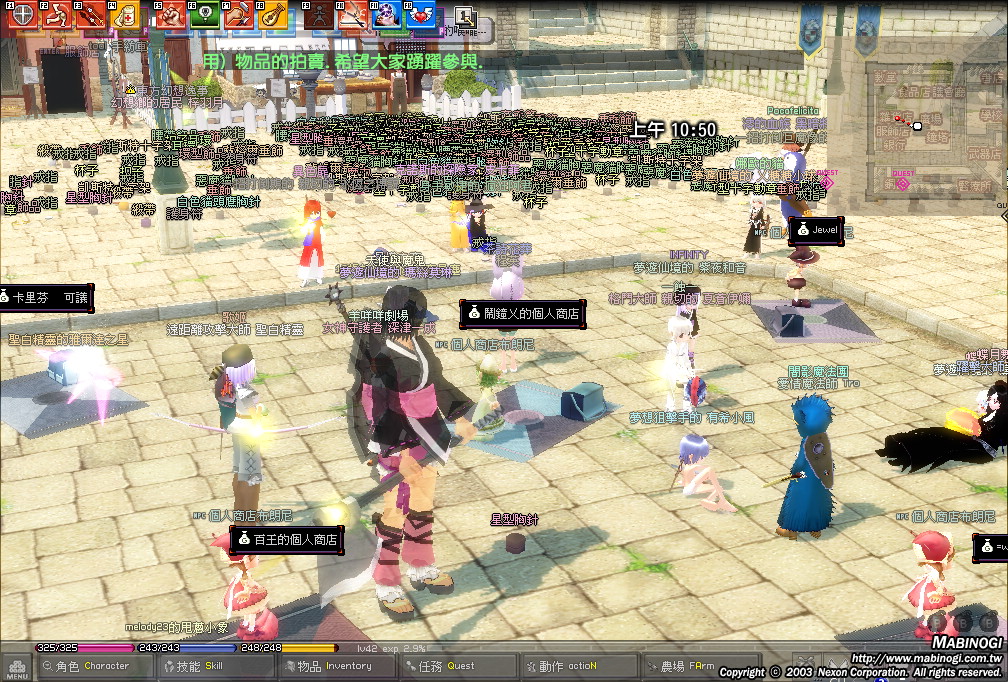
Task: Click the green F6 hotbar icon
Action: point(205,15)
